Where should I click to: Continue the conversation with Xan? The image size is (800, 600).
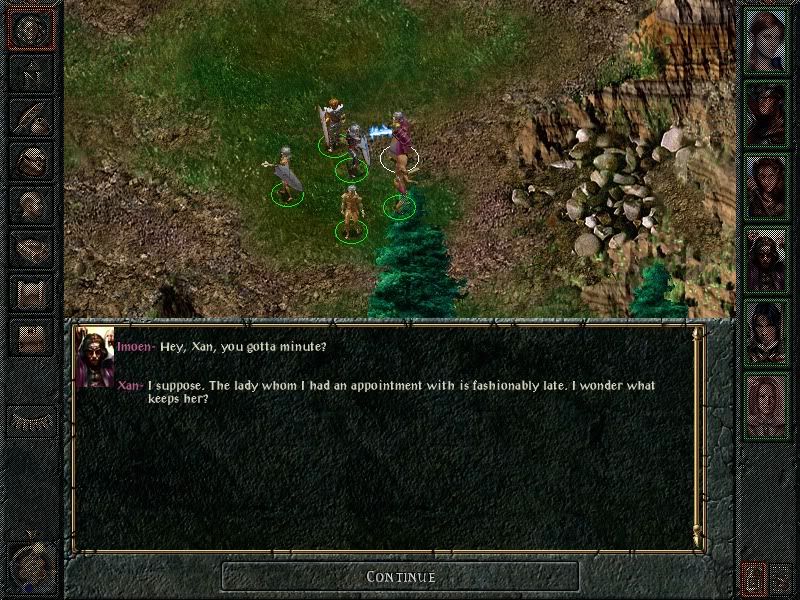coord(400,576)
